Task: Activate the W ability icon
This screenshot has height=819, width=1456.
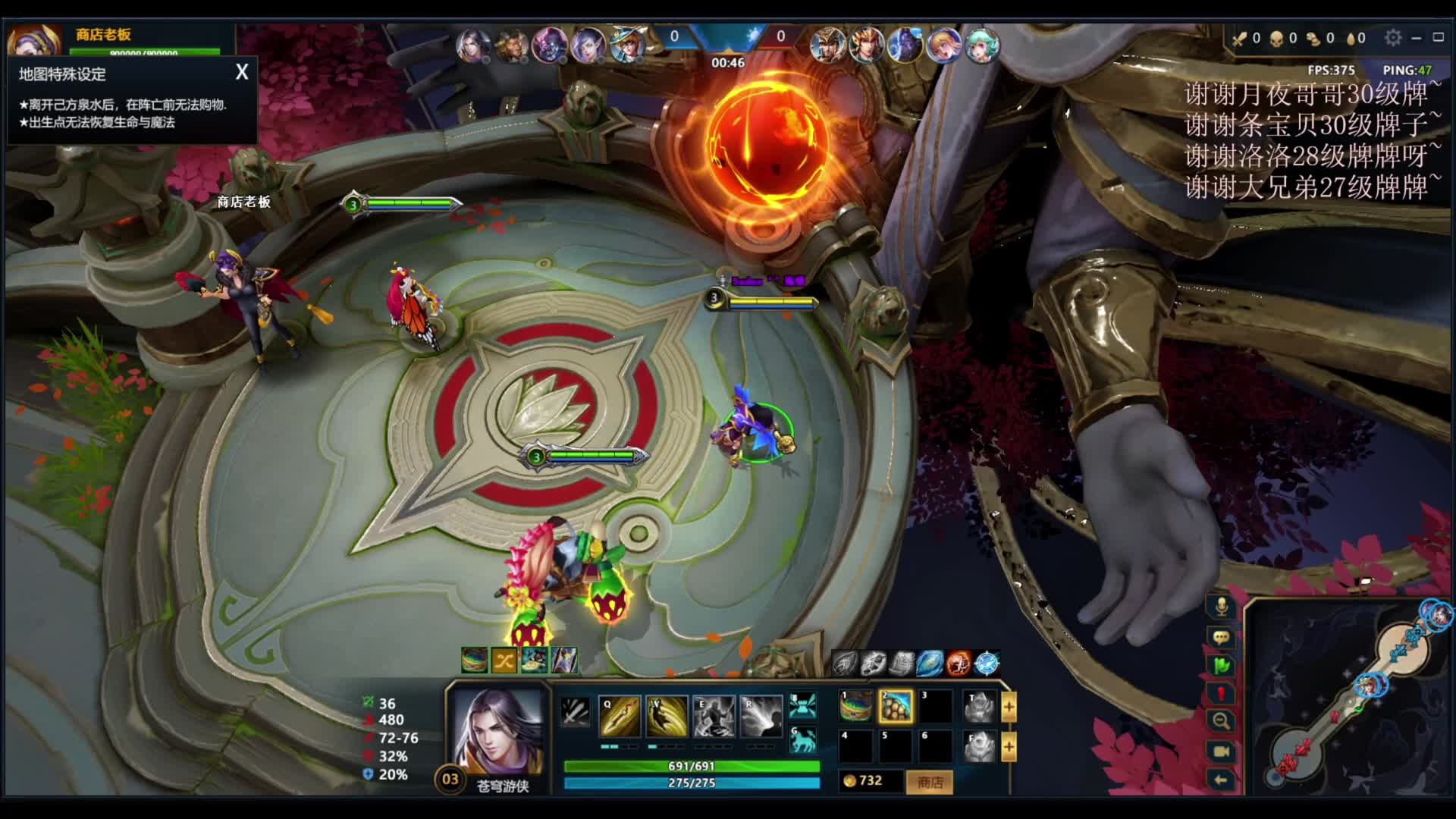Action: (667, 716)
